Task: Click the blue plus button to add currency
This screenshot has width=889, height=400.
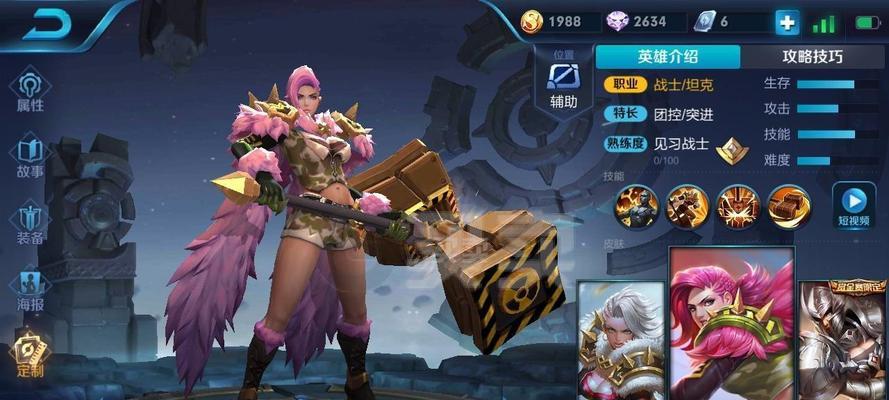Action: 786,22
